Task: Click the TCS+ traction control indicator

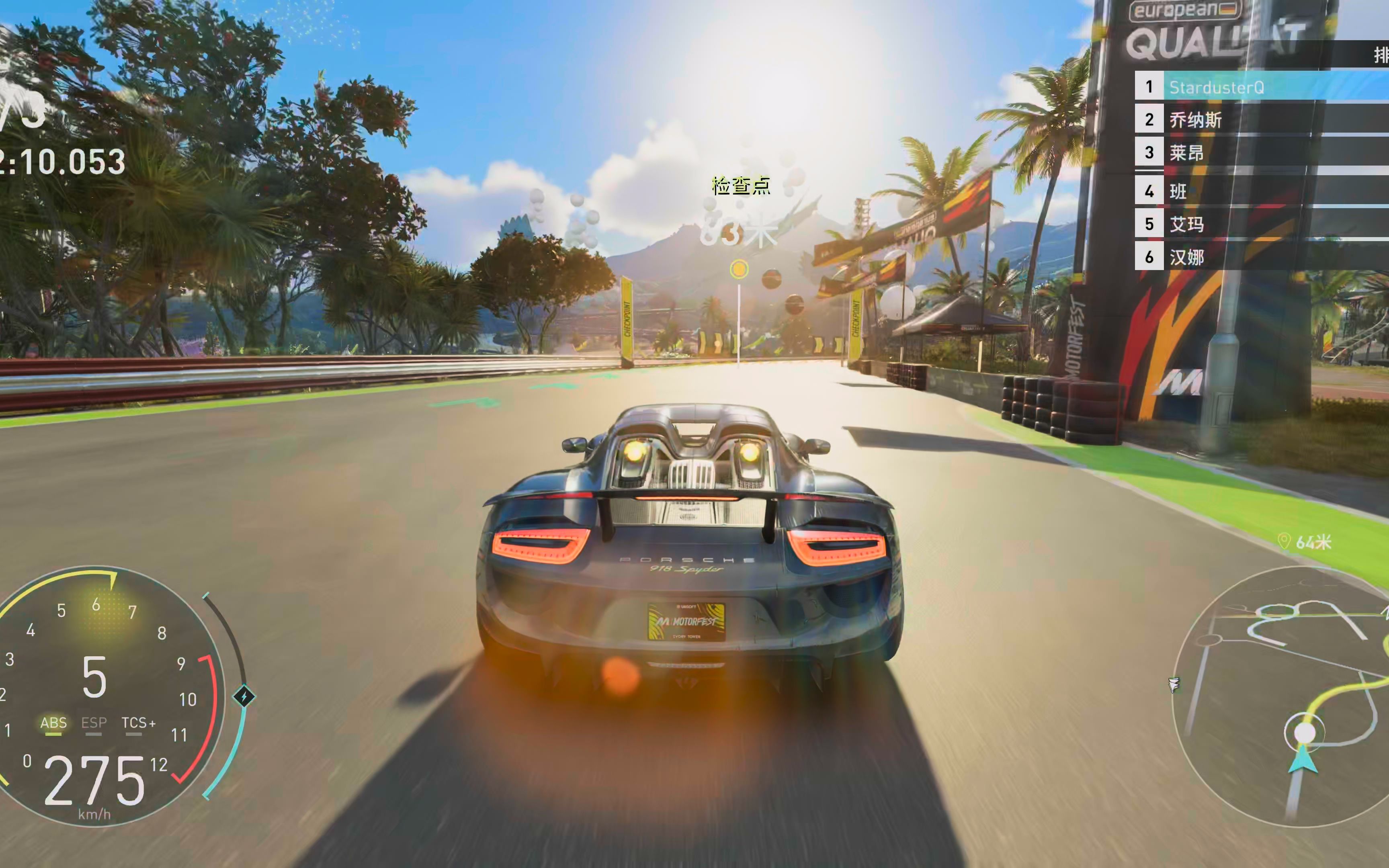Action: pos(138,723)
